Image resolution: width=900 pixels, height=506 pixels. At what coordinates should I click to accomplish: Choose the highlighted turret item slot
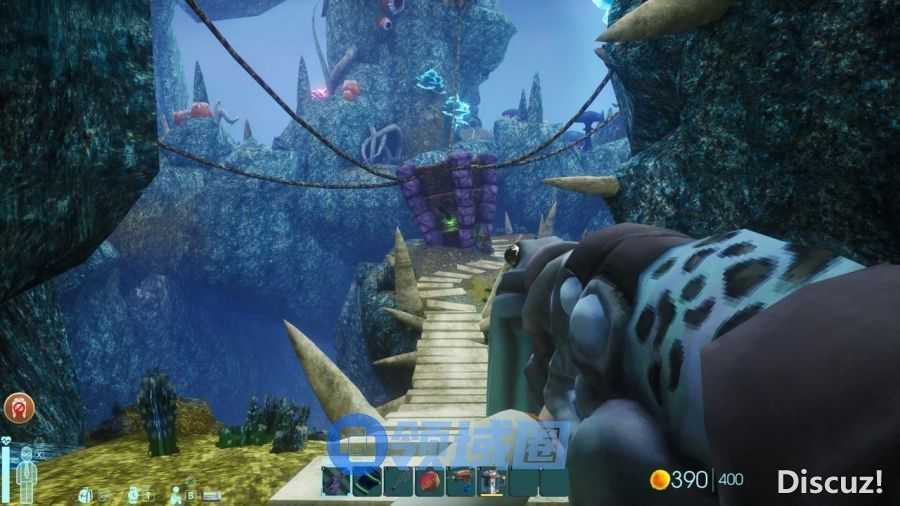[491, 482]
